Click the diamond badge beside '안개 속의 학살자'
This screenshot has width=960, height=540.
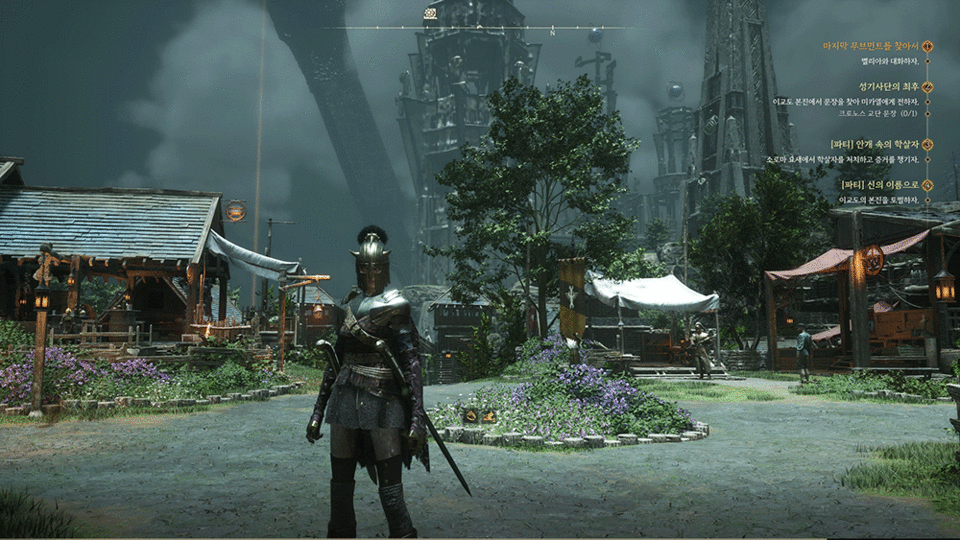tap(927, 144)
